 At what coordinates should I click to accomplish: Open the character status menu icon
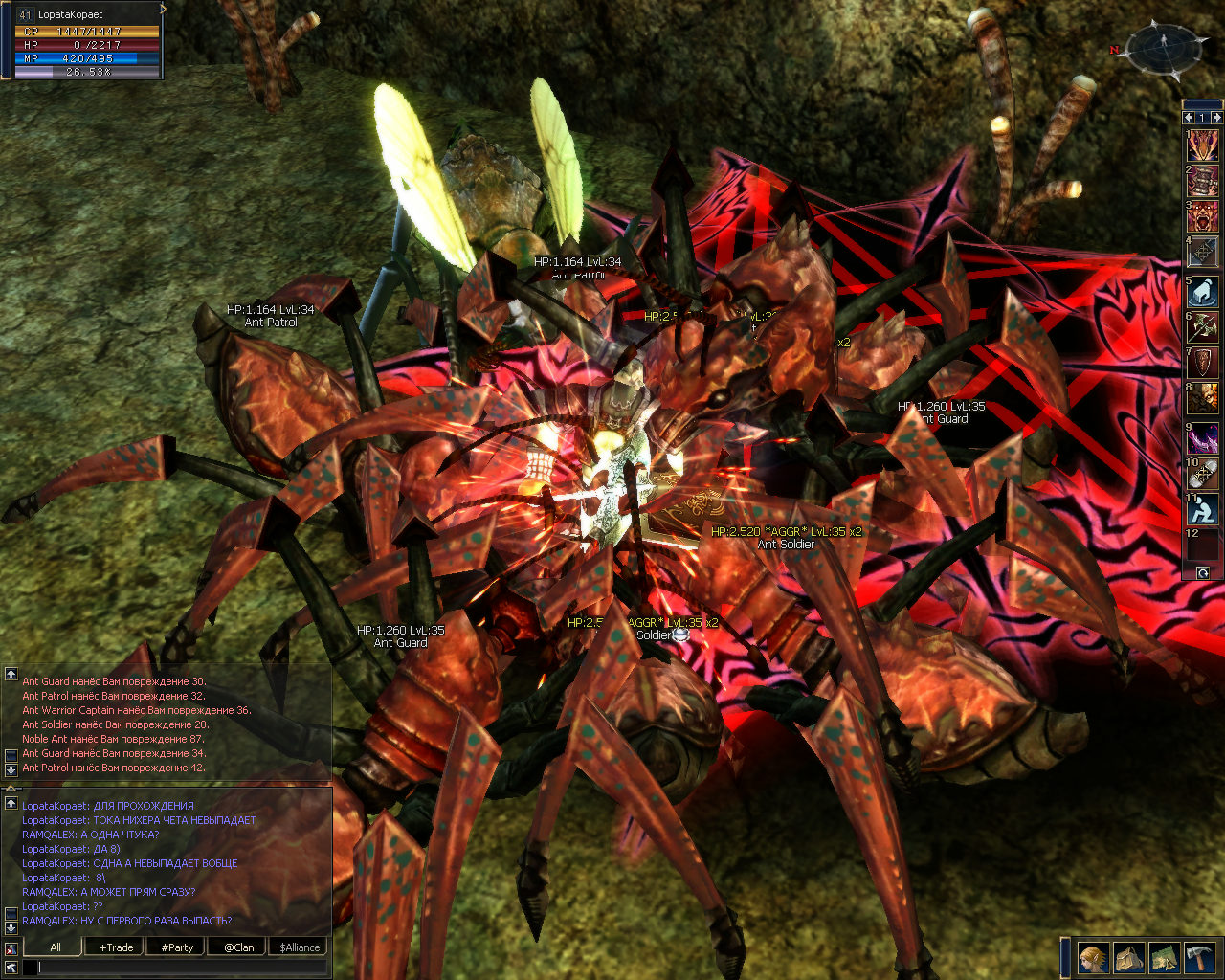tap(1093, 957)
